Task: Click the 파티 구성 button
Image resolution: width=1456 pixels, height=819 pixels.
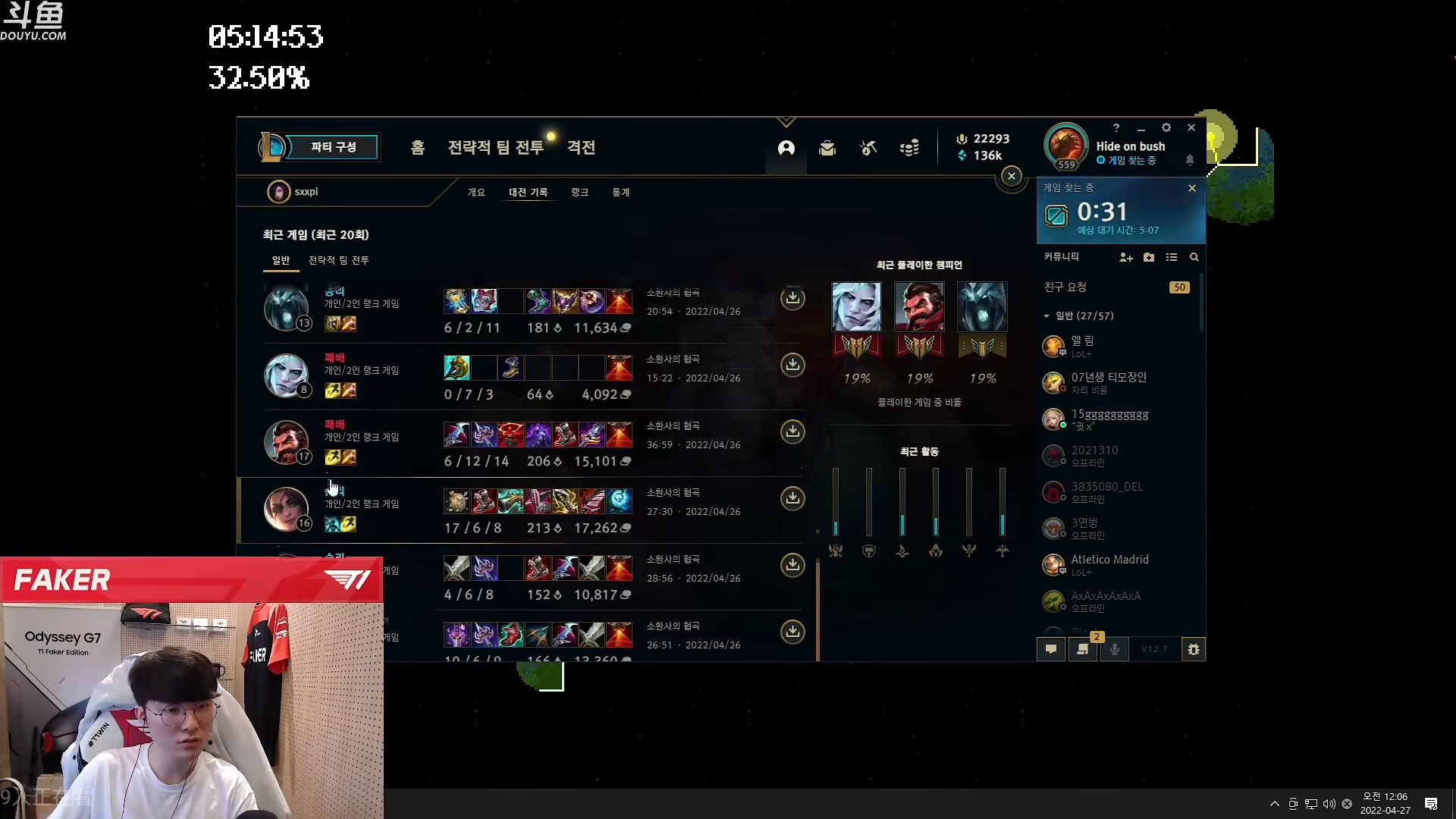Action: tap(334, 147)
